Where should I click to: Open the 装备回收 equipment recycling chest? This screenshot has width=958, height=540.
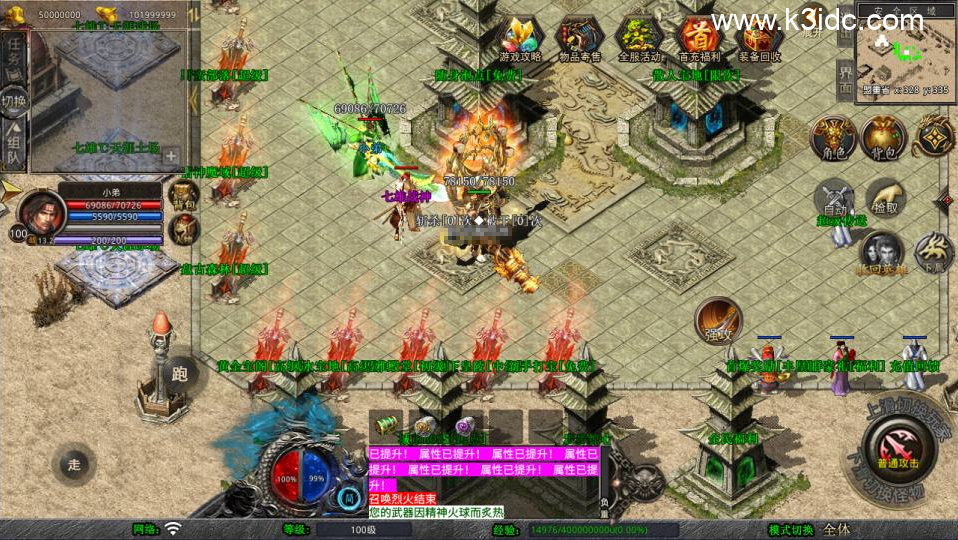click(x=760, y=37)
